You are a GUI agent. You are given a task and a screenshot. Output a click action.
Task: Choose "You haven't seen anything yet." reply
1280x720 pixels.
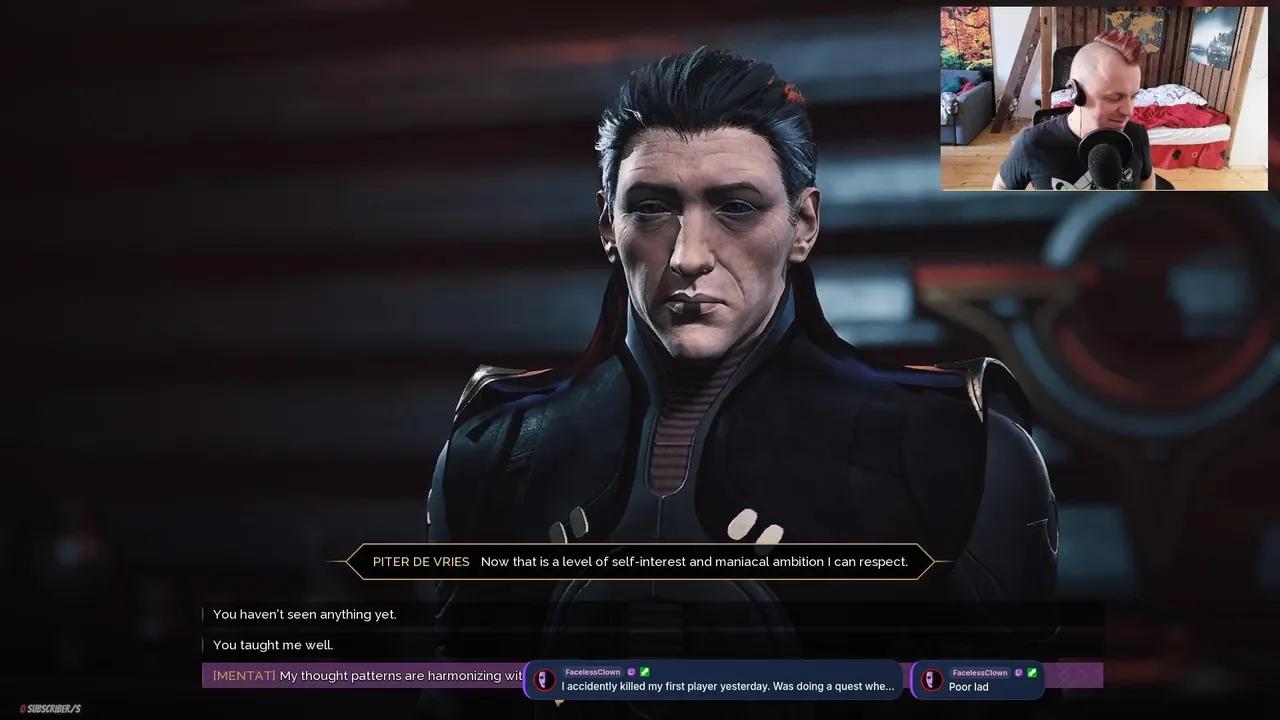(305, 614)
